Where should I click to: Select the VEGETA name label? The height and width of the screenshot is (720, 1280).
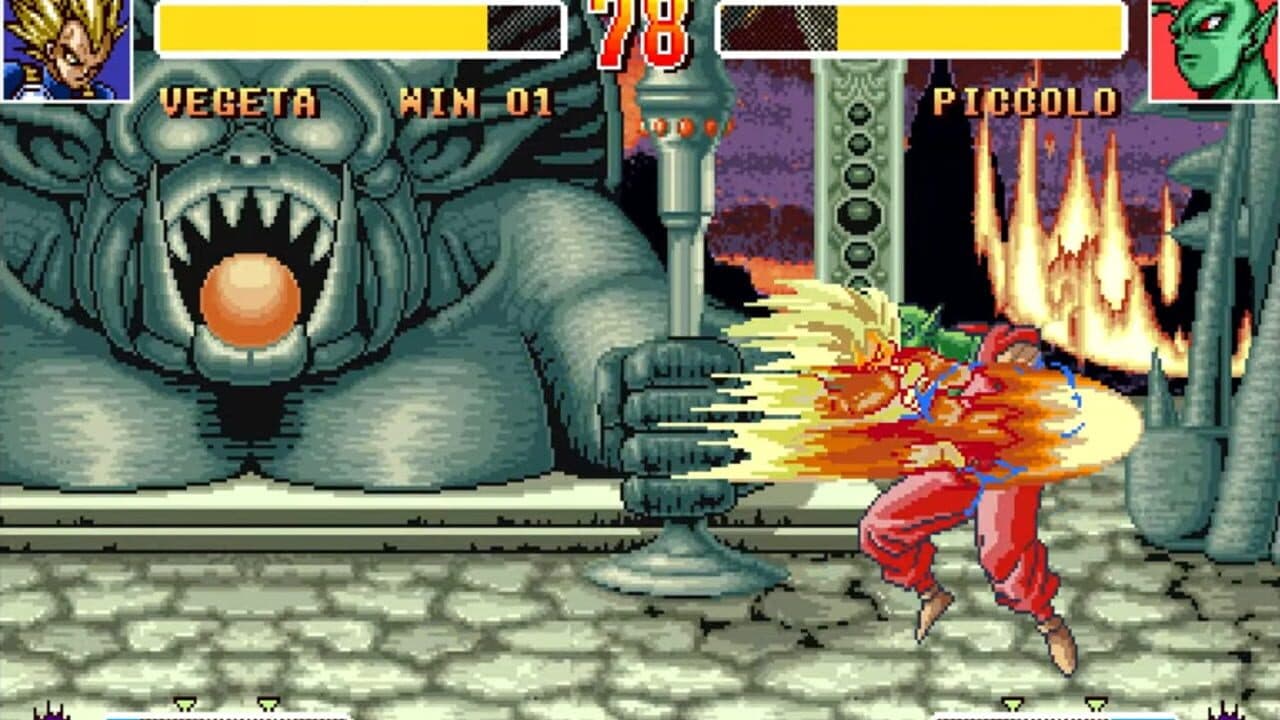click(x=235, y=97)
